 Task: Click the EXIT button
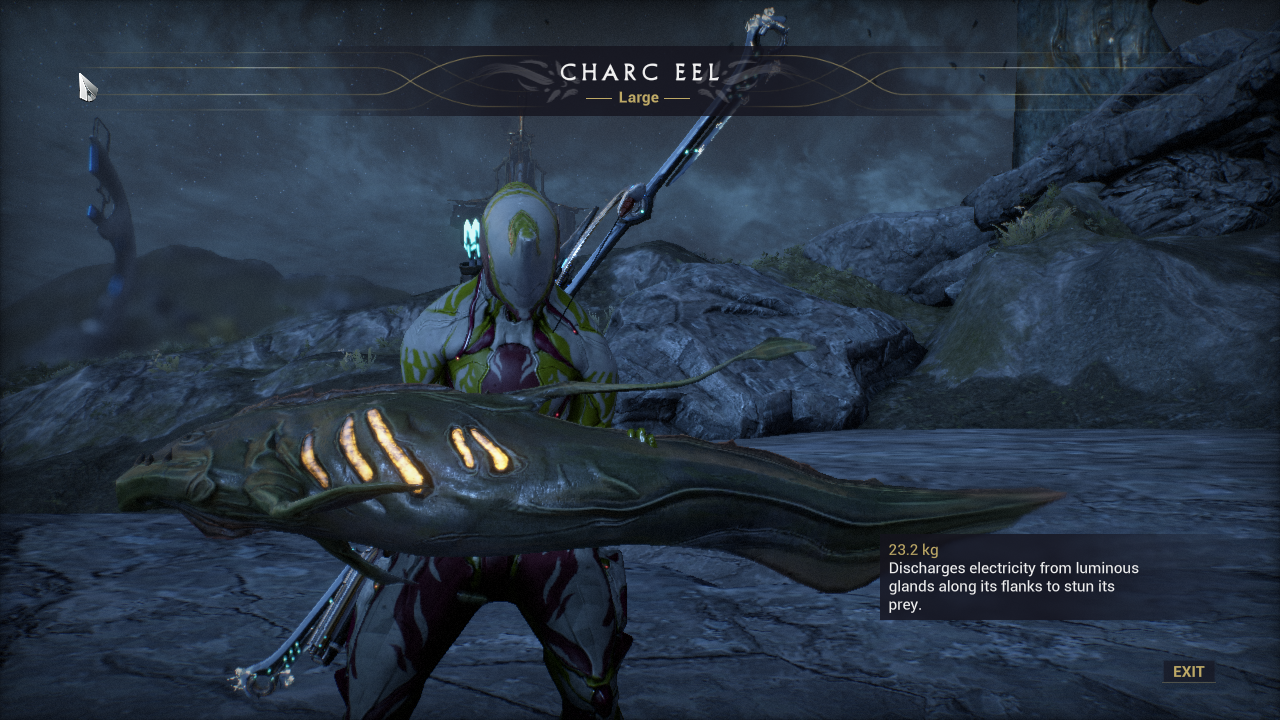1188,672
